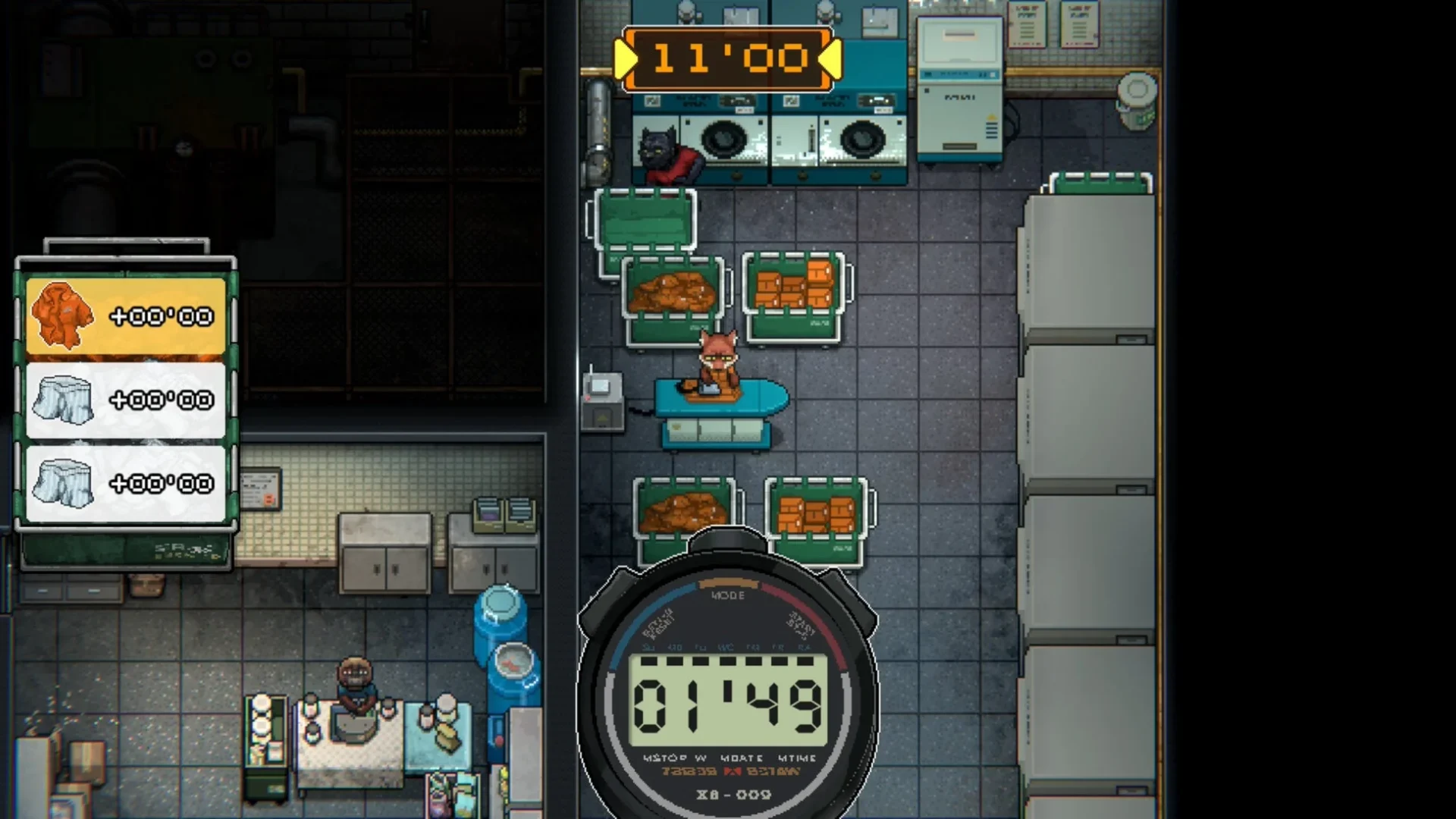The image size is (1456, 819).
Task: Select the orange jacket in the task list
Action: tap(125, 315)
